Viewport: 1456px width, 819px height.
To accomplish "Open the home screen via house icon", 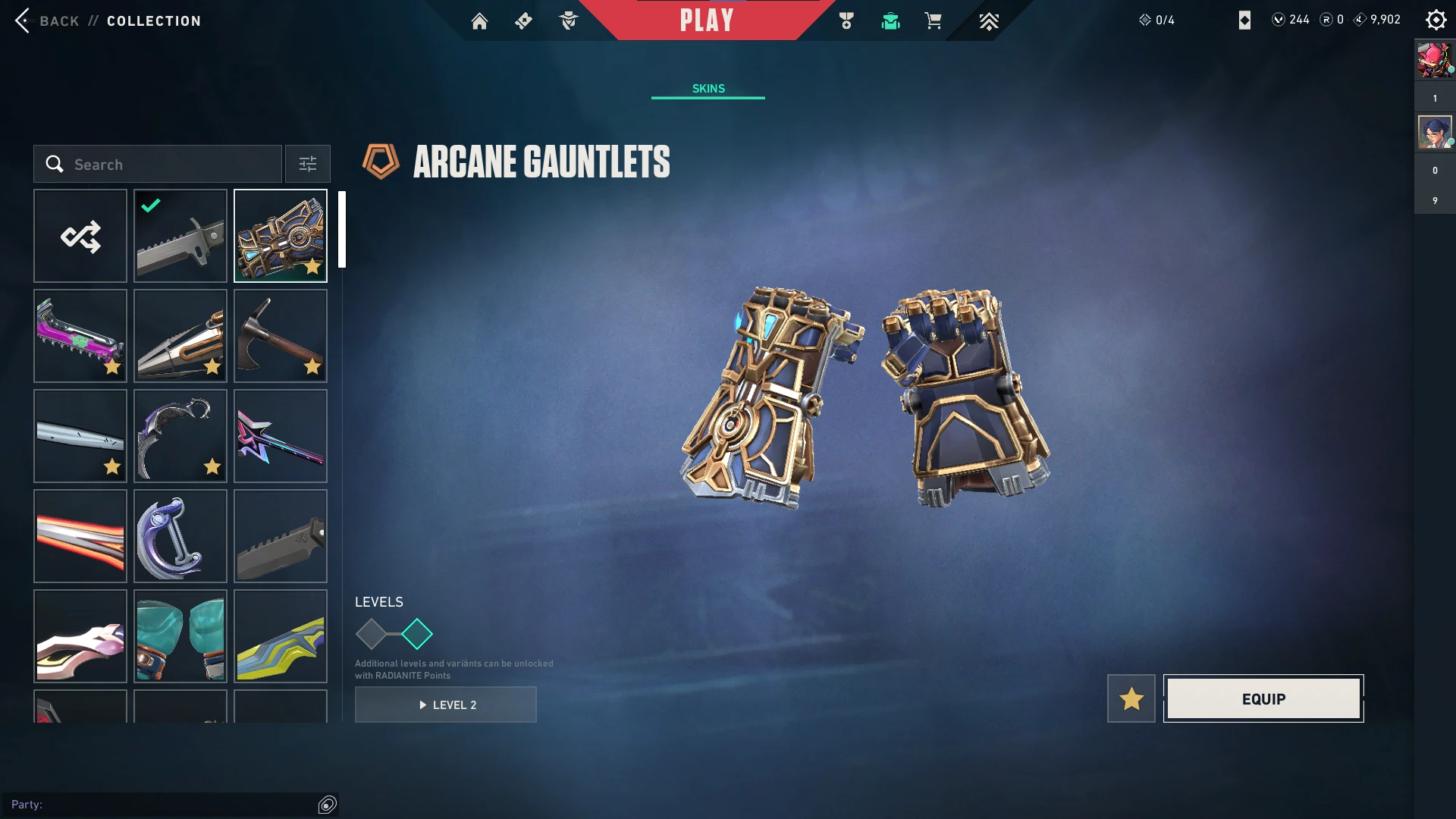I will [479, 21].
